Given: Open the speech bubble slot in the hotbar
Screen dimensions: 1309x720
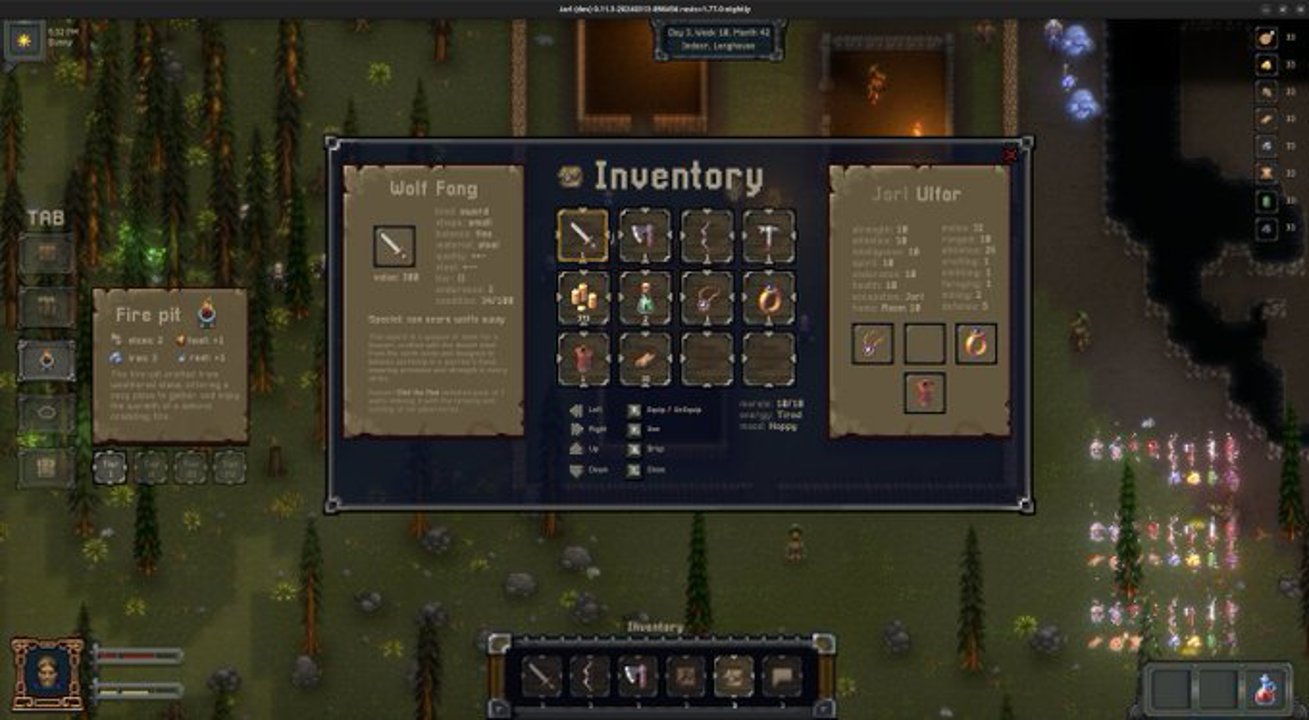Looking at the screenshot, I should [782, 677].
